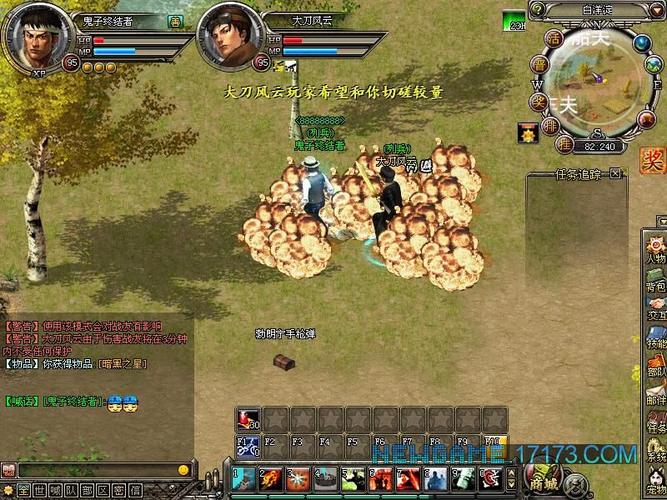Click the 活 button beside the minimap

pos(553,37)
